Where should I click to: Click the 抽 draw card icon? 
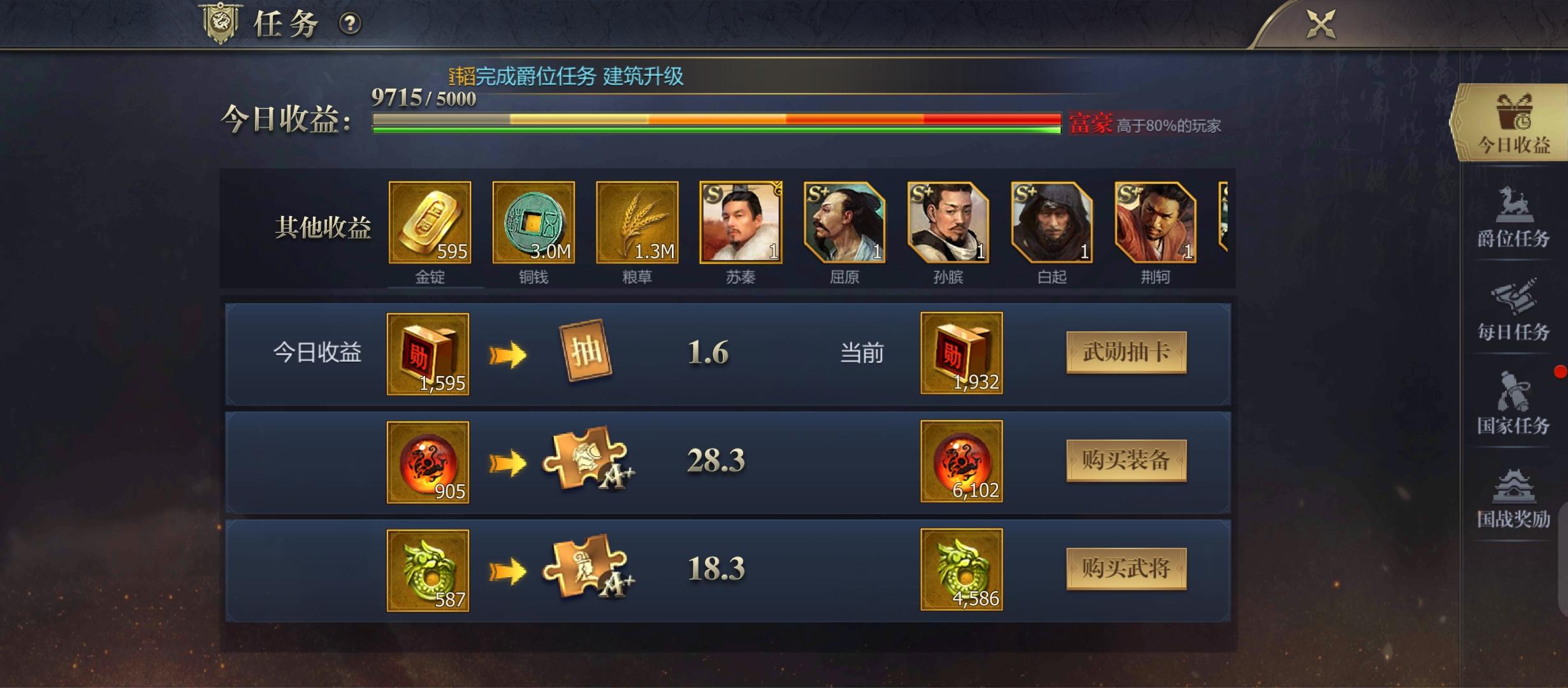click(594, 352)
